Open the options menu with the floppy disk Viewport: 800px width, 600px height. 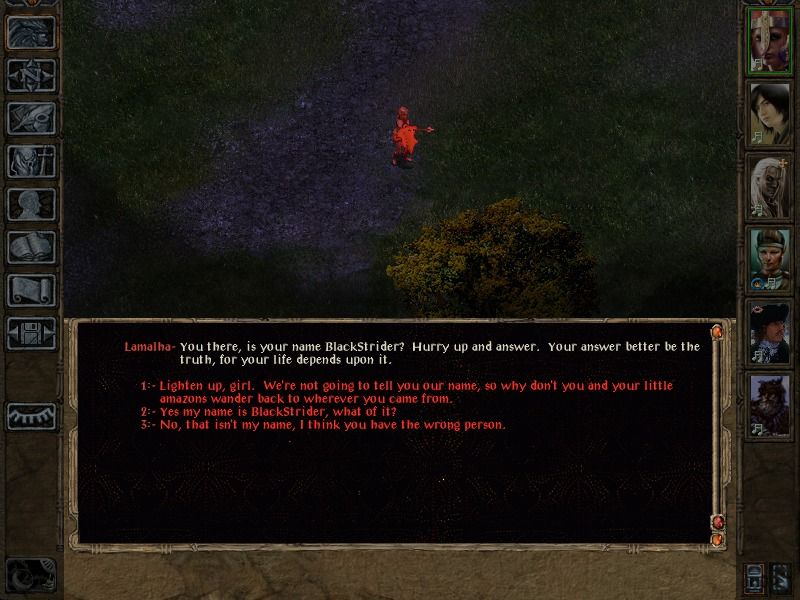(30, 333)
